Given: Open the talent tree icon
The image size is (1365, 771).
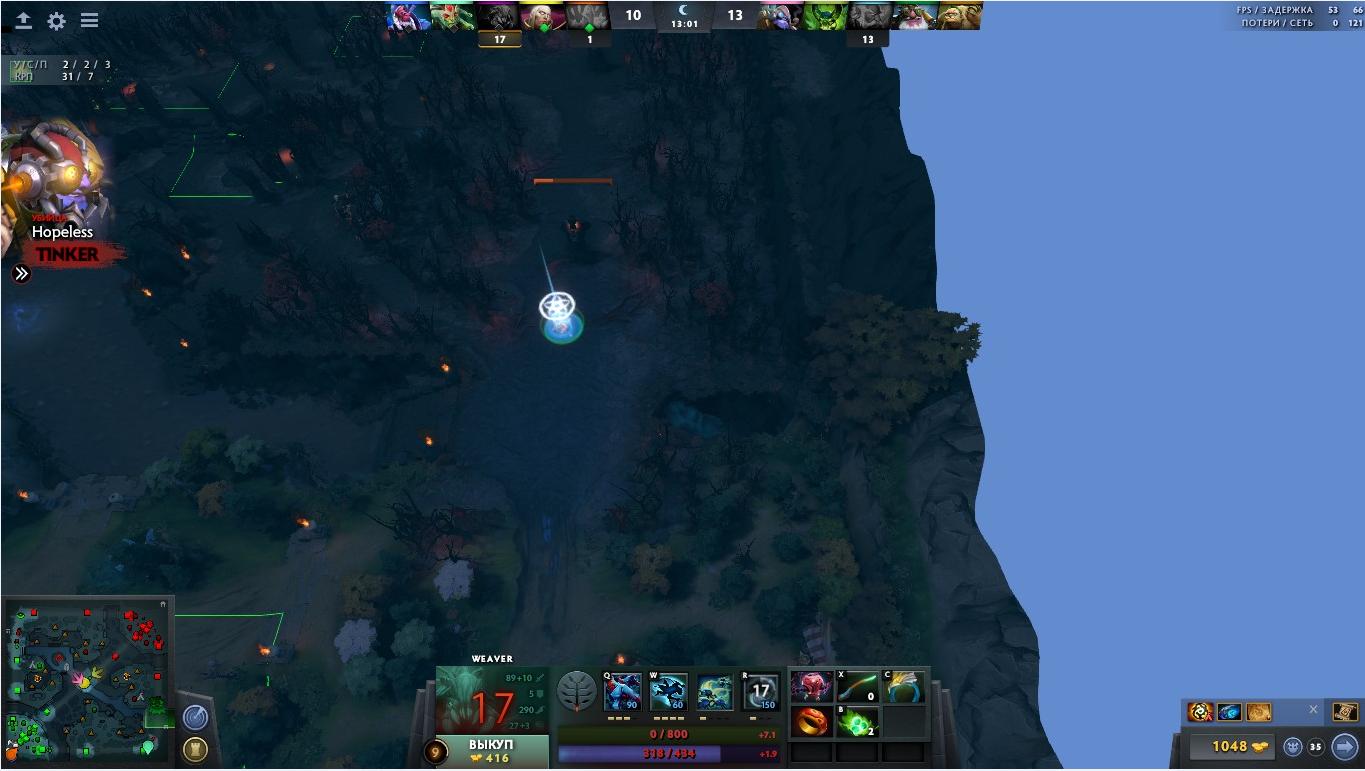Looking at the screenshot, I should (x=577, y=691).
